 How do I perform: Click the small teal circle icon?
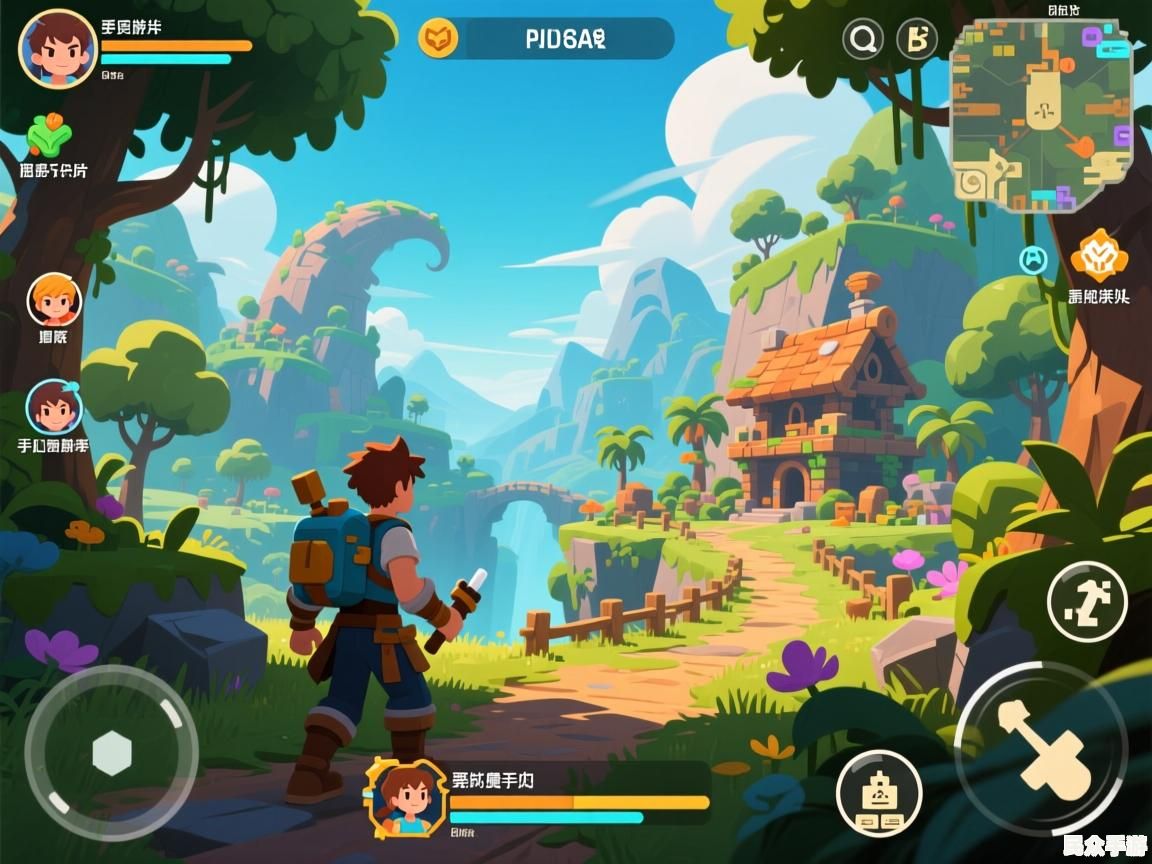coord(1032,260)
